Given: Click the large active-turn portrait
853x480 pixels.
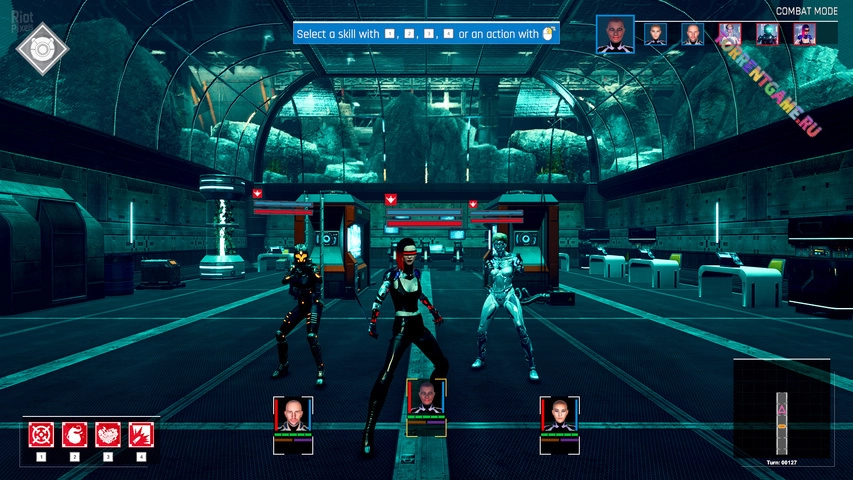Looking at the screenshot, I should tap(615, 34).
